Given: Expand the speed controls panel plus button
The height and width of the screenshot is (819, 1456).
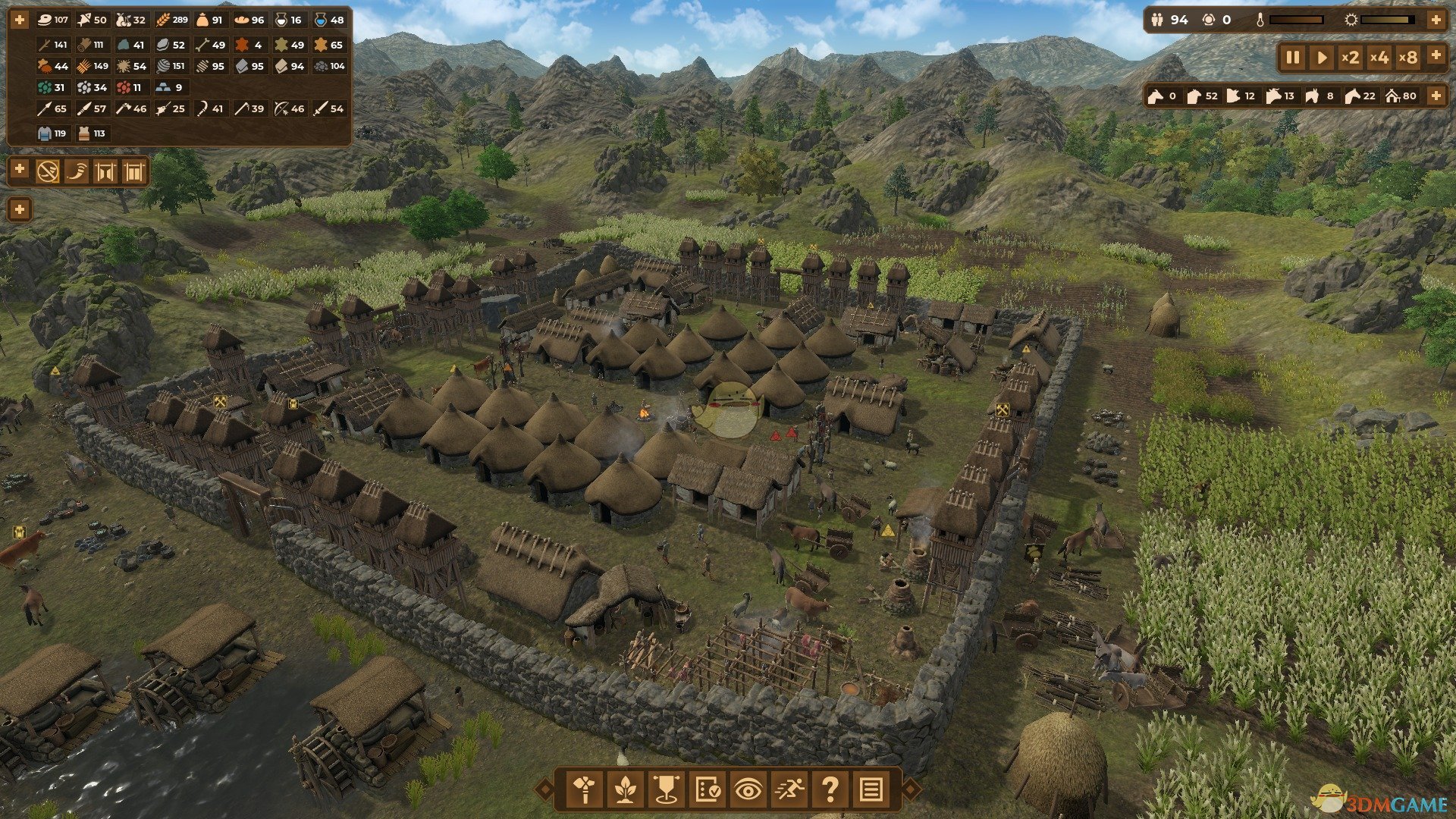Looking at the screenshot, I should (x=1436, y=55).
